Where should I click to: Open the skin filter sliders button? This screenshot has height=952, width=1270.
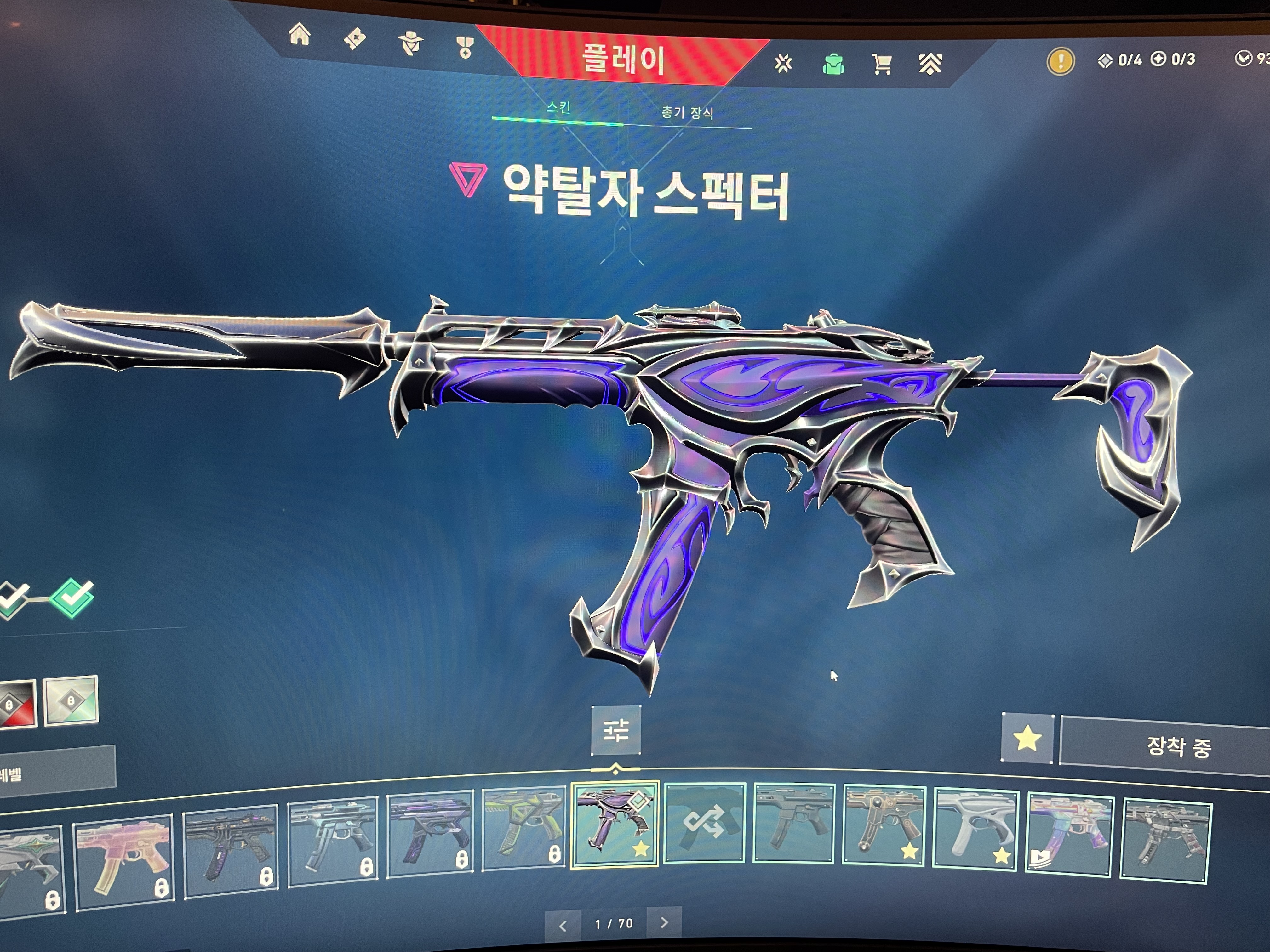615,730
